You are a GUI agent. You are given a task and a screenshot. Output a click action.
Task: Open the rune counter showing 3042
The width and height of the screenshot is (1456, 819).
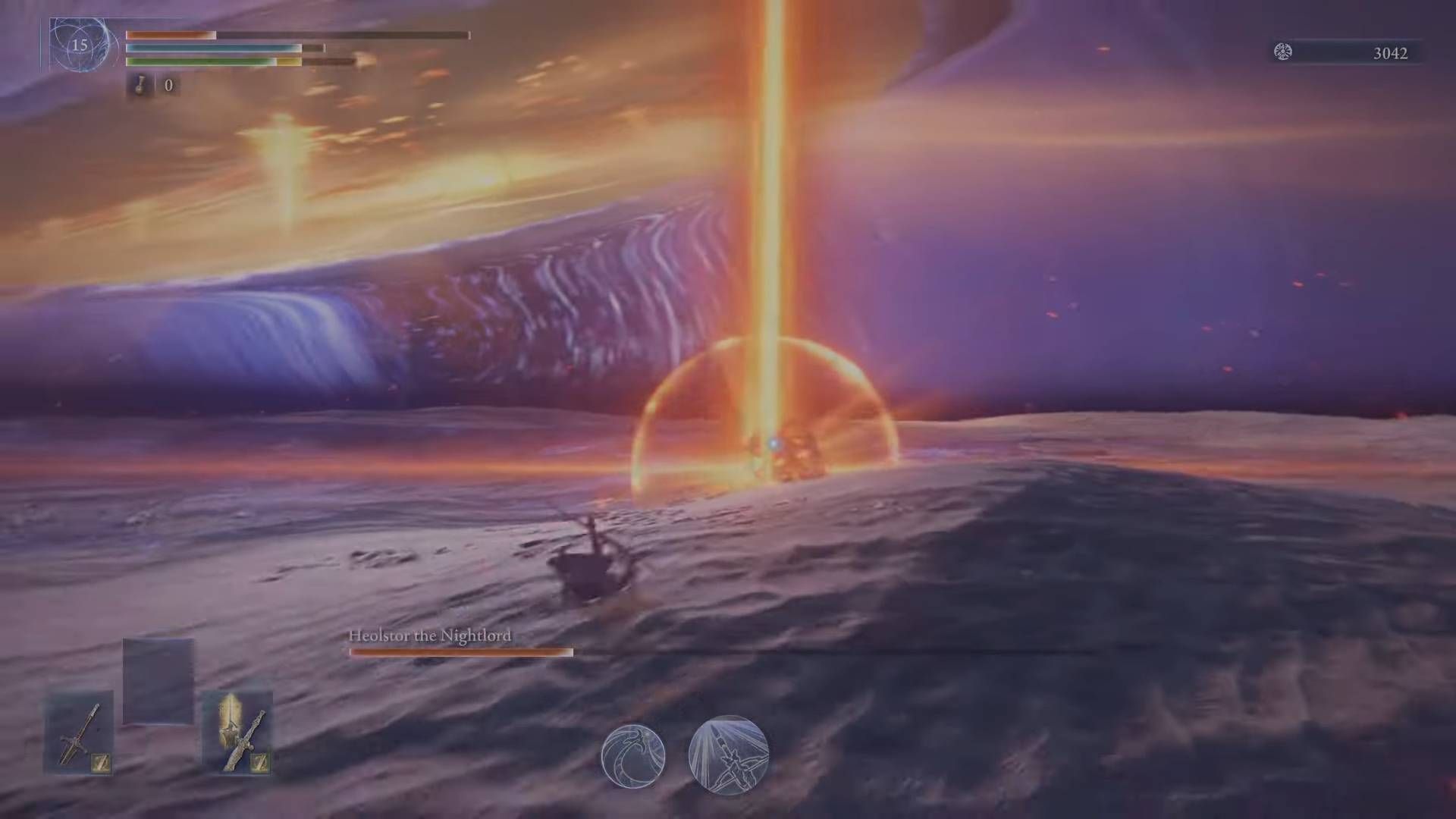pos(1392,53)
